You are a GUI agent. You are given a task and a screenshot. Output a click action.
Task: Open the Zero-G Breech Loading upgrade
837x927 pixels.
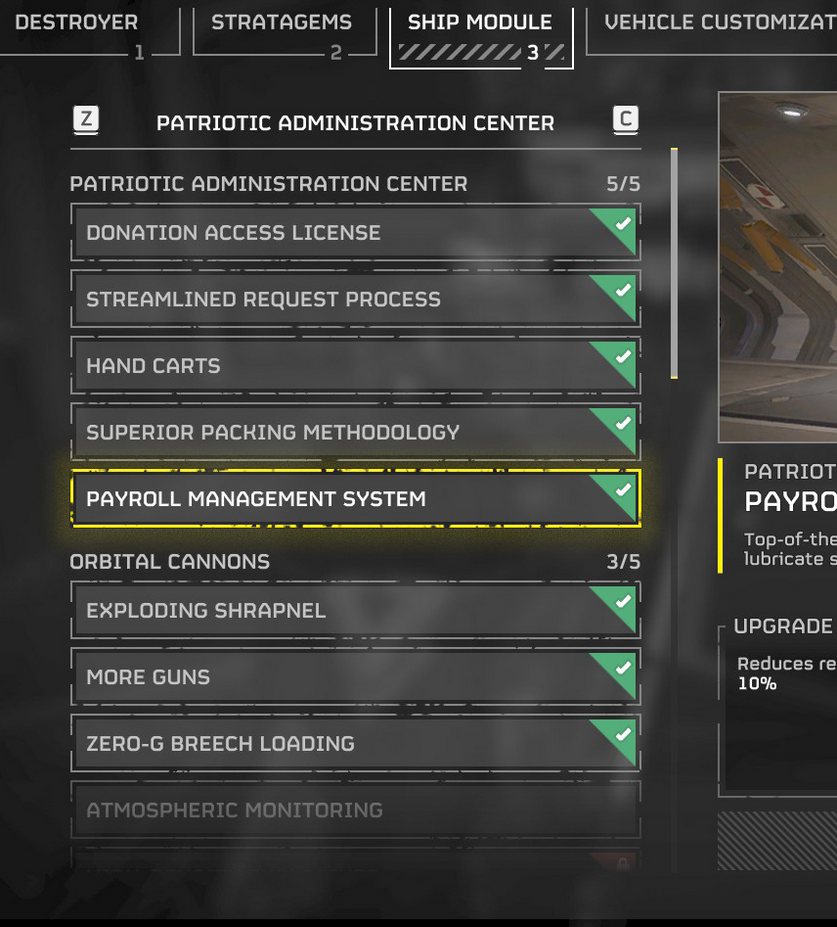click(355, 743)
